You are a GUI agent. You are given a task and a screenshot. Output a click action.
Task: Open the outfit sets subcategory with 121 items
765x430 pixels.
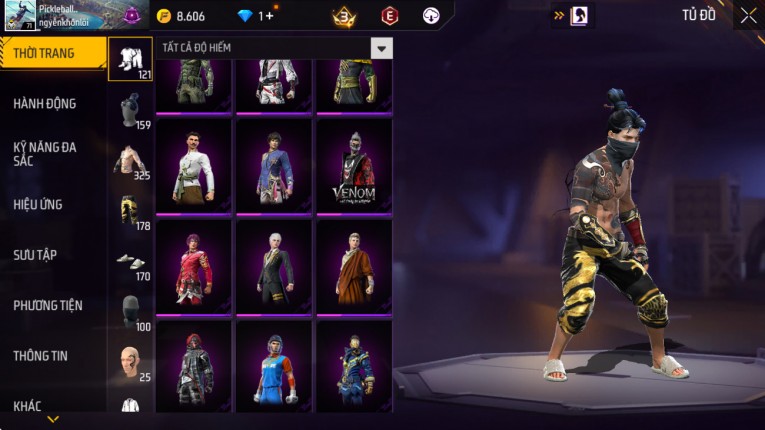click(130, 59)
